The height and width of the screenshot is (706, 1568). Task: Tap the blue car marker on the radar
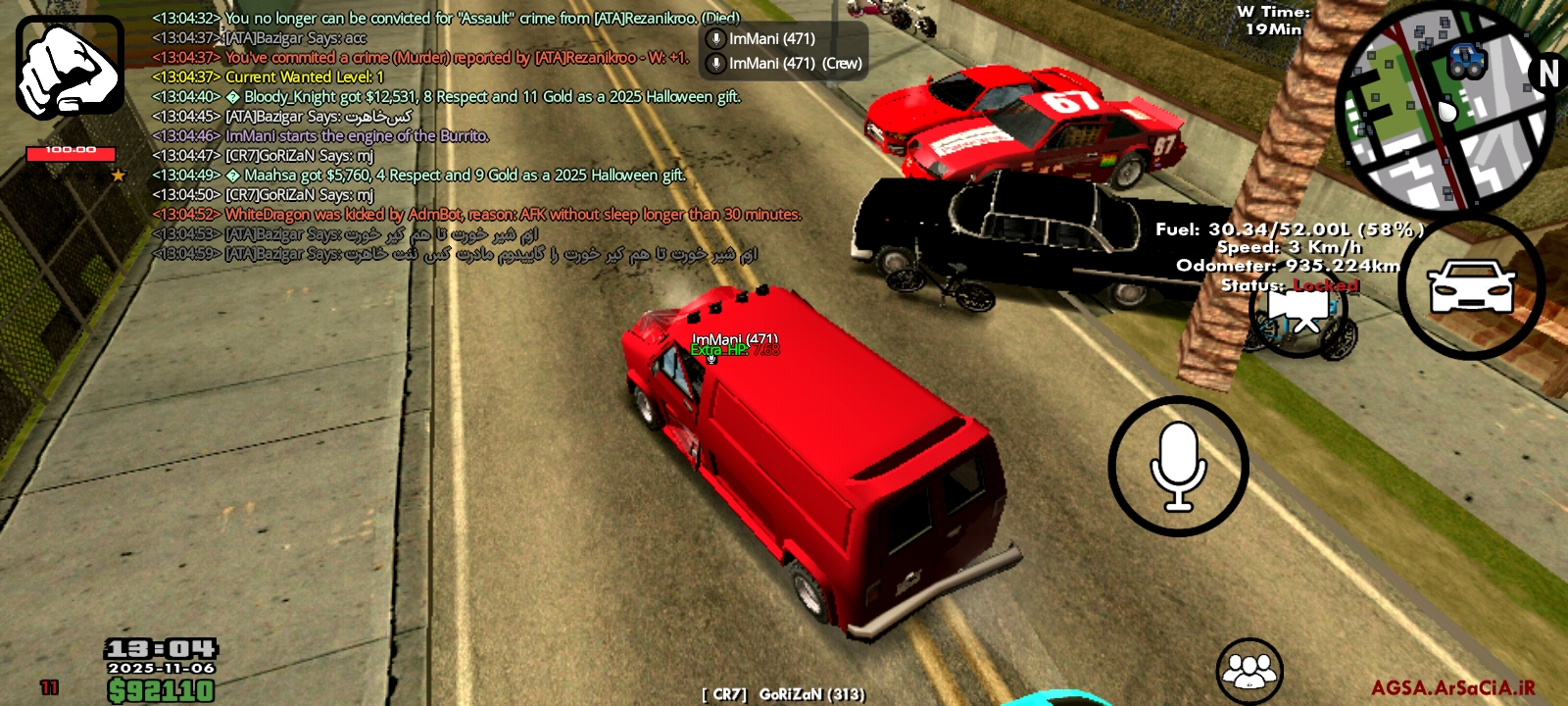[1465, 61]
